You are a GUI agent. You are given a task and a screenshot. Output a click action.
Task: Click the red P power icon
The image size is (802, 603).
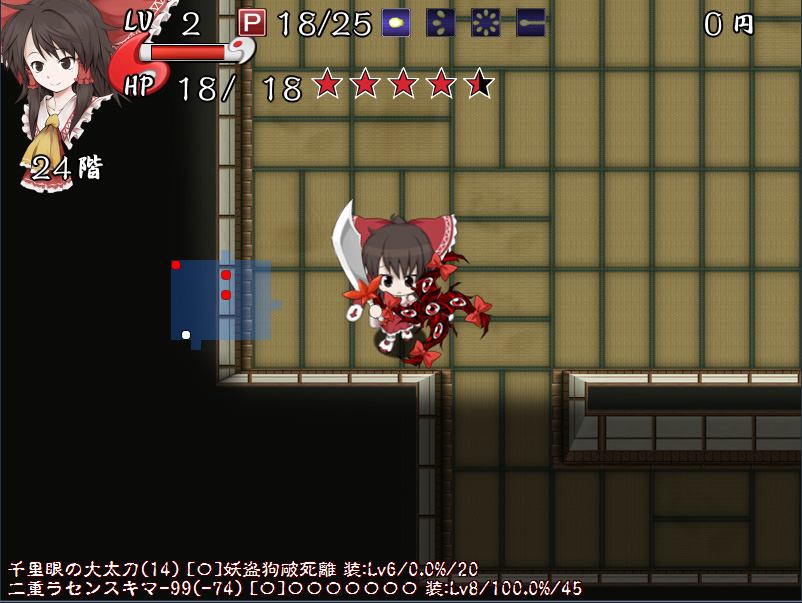click(252, 23)
